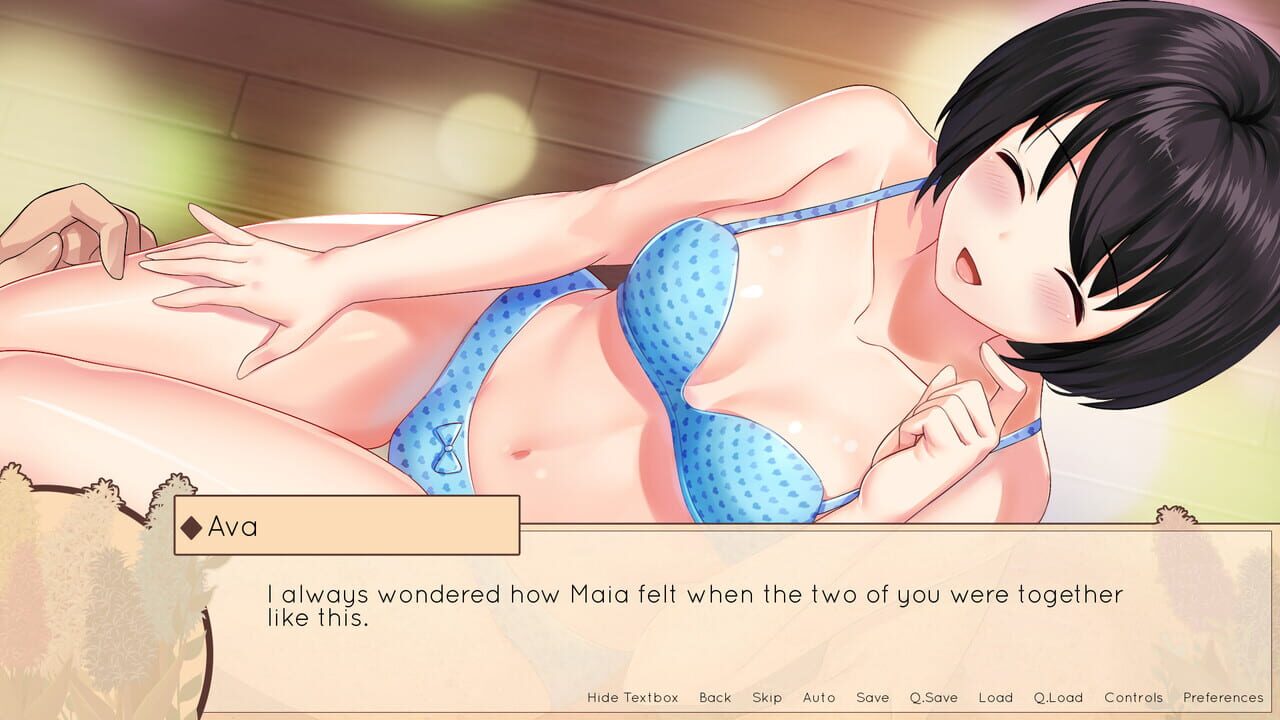Toggle Auto advance mode
Image resolution: width=1280 pixels, height=720 pixels.
click(x=819, y=697)
